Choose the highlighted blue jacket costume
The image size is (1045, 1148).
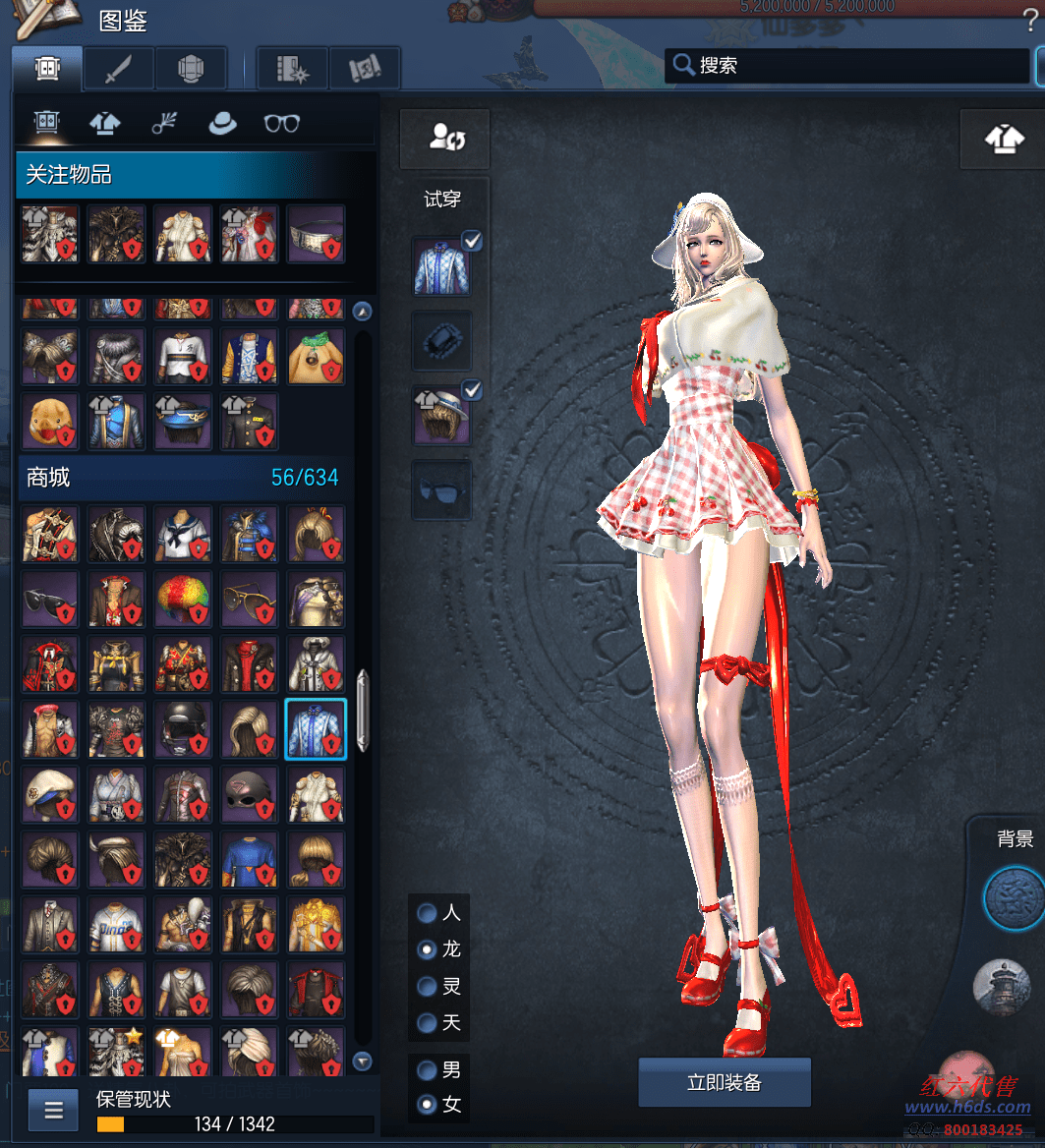[x=316, y=729]
